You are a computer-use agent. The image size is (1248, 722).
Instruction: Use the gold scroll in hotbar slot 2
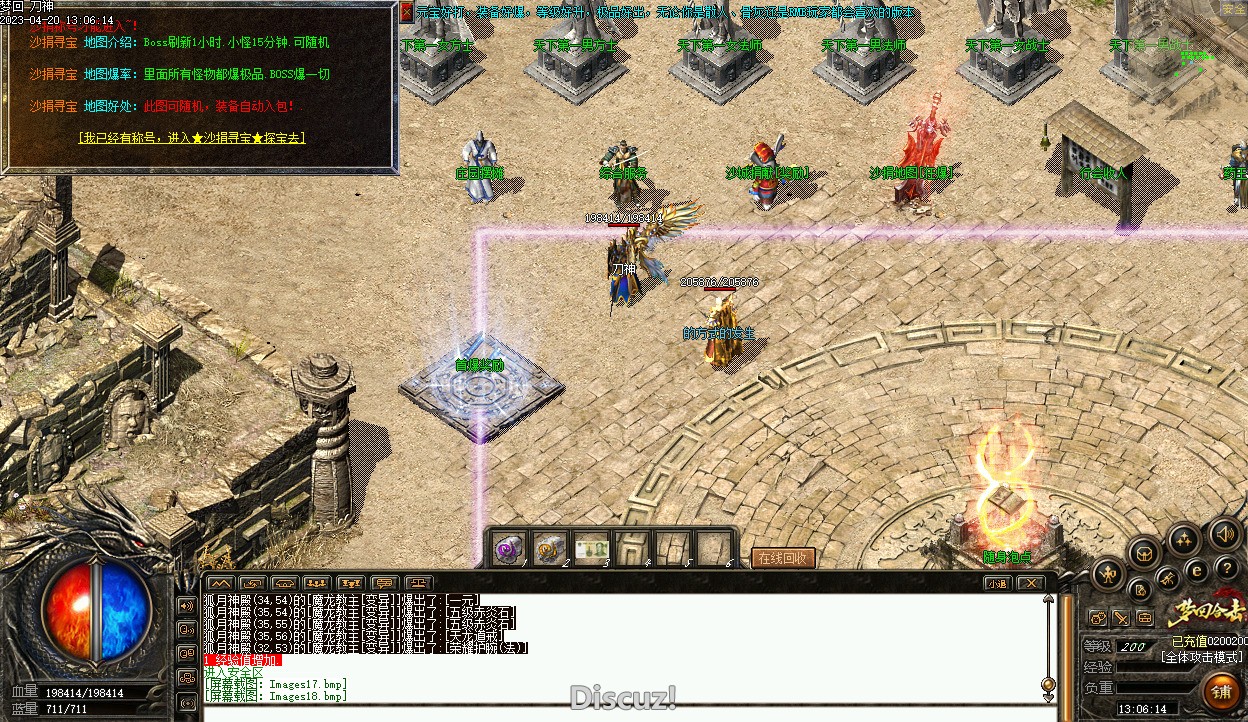tap(551, 549)
